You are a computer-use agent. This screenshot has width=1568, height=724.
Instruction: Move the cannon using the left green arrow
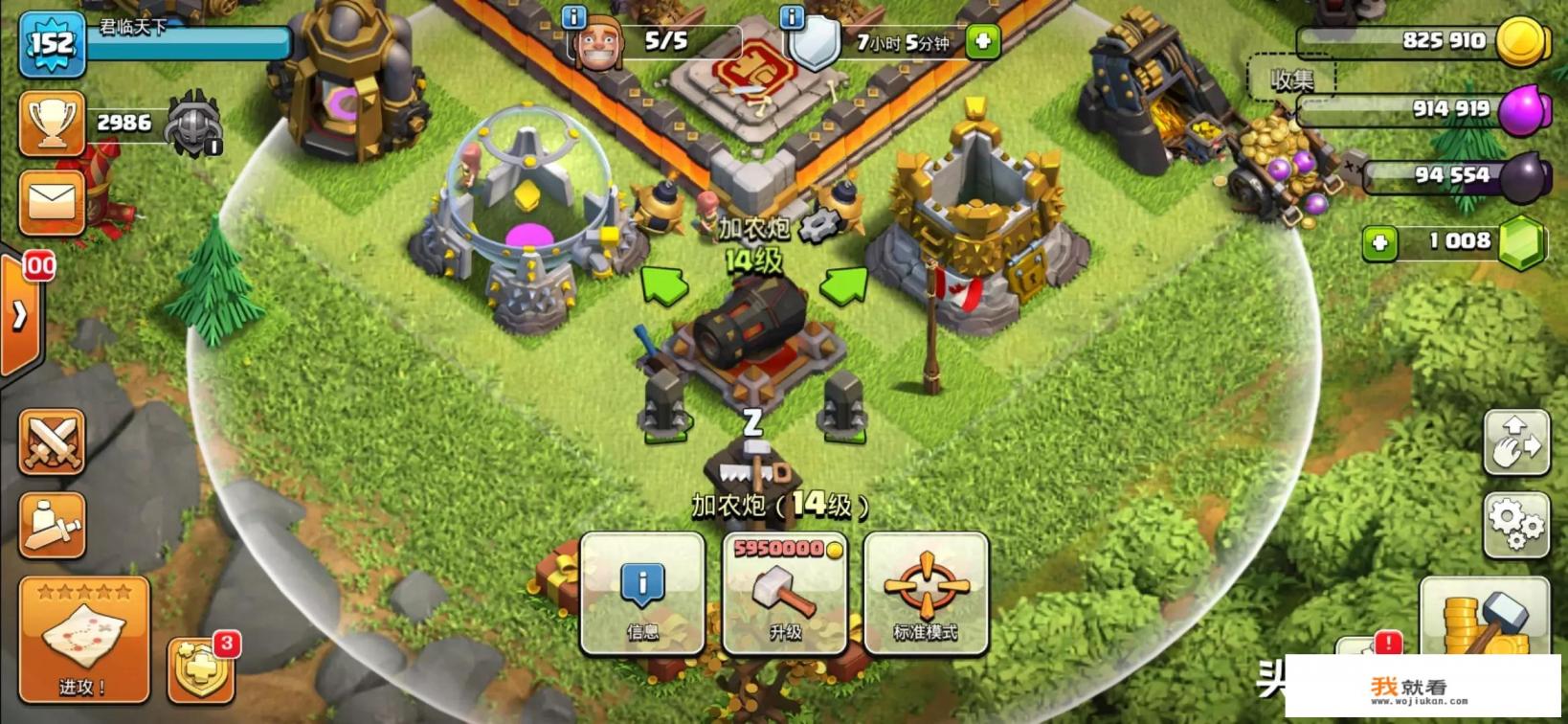coord(663,285)
